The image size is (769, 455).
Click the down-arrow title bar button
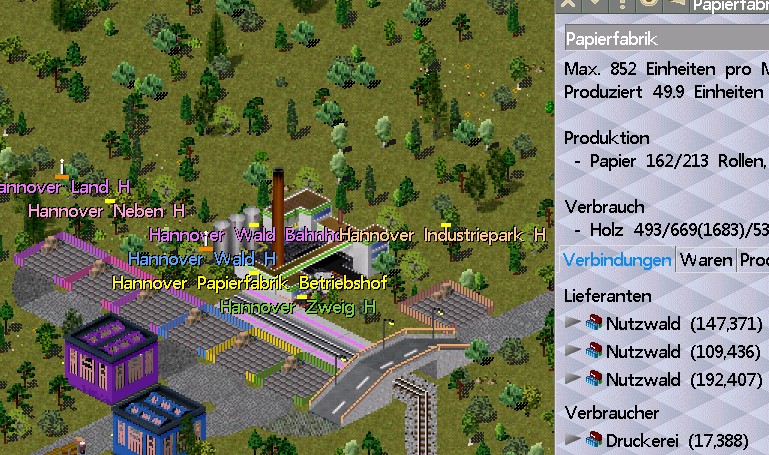point(593,4)
